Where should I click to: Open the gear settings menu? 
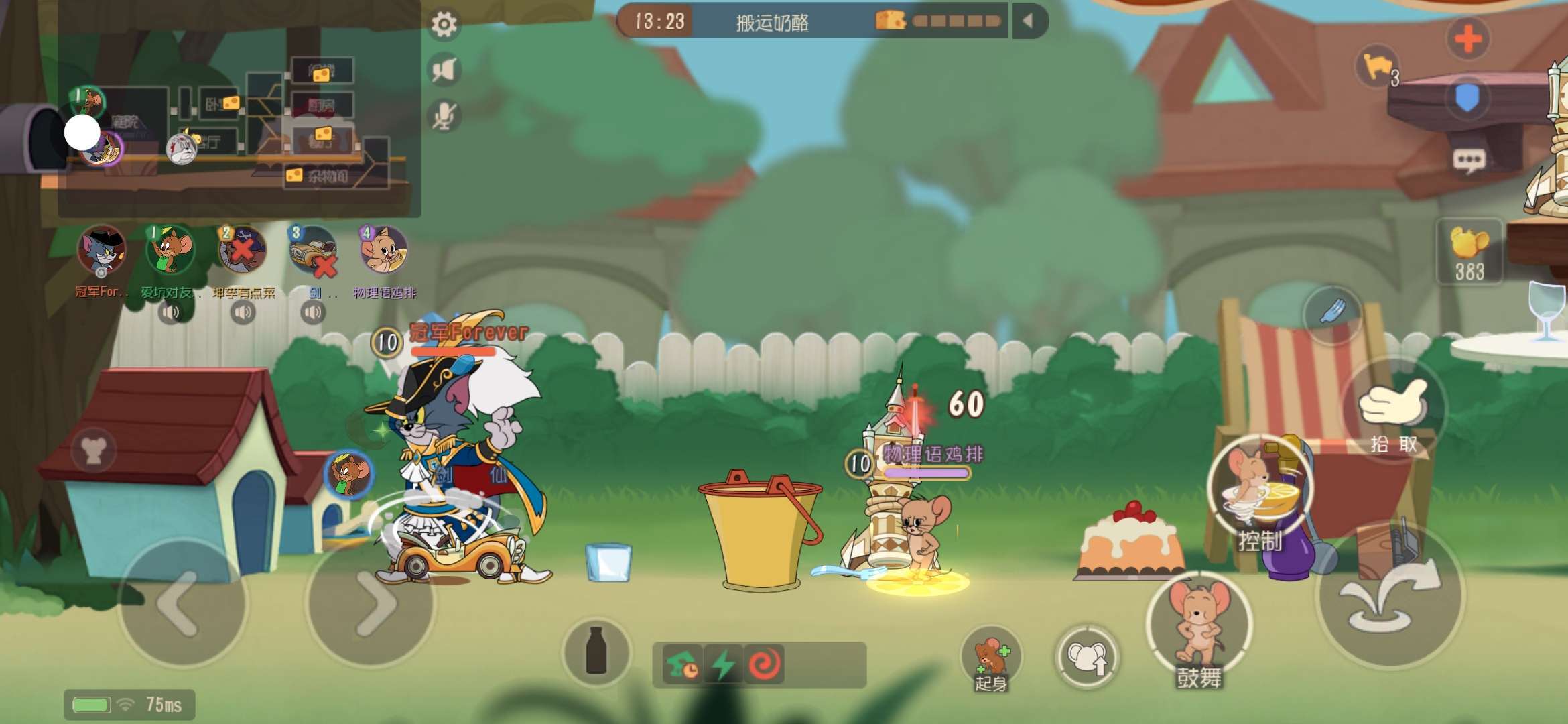tap(444, 25)
